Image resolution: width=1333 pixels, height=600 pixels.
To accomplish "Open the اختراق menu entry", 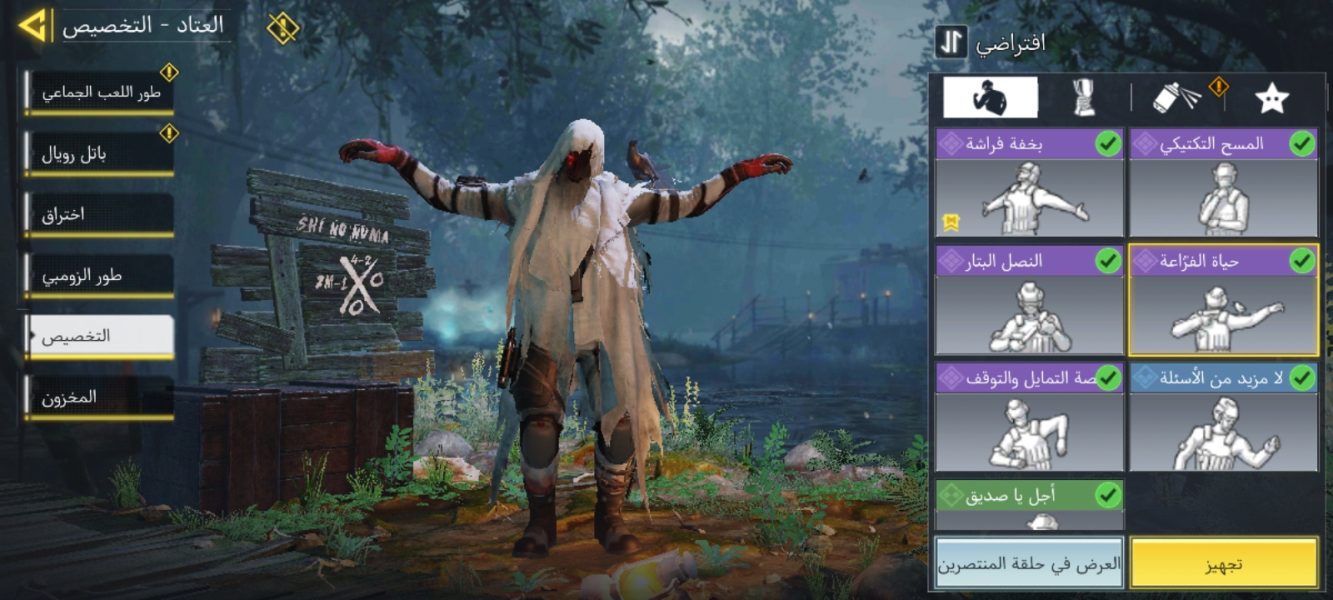I will [100, 214].
